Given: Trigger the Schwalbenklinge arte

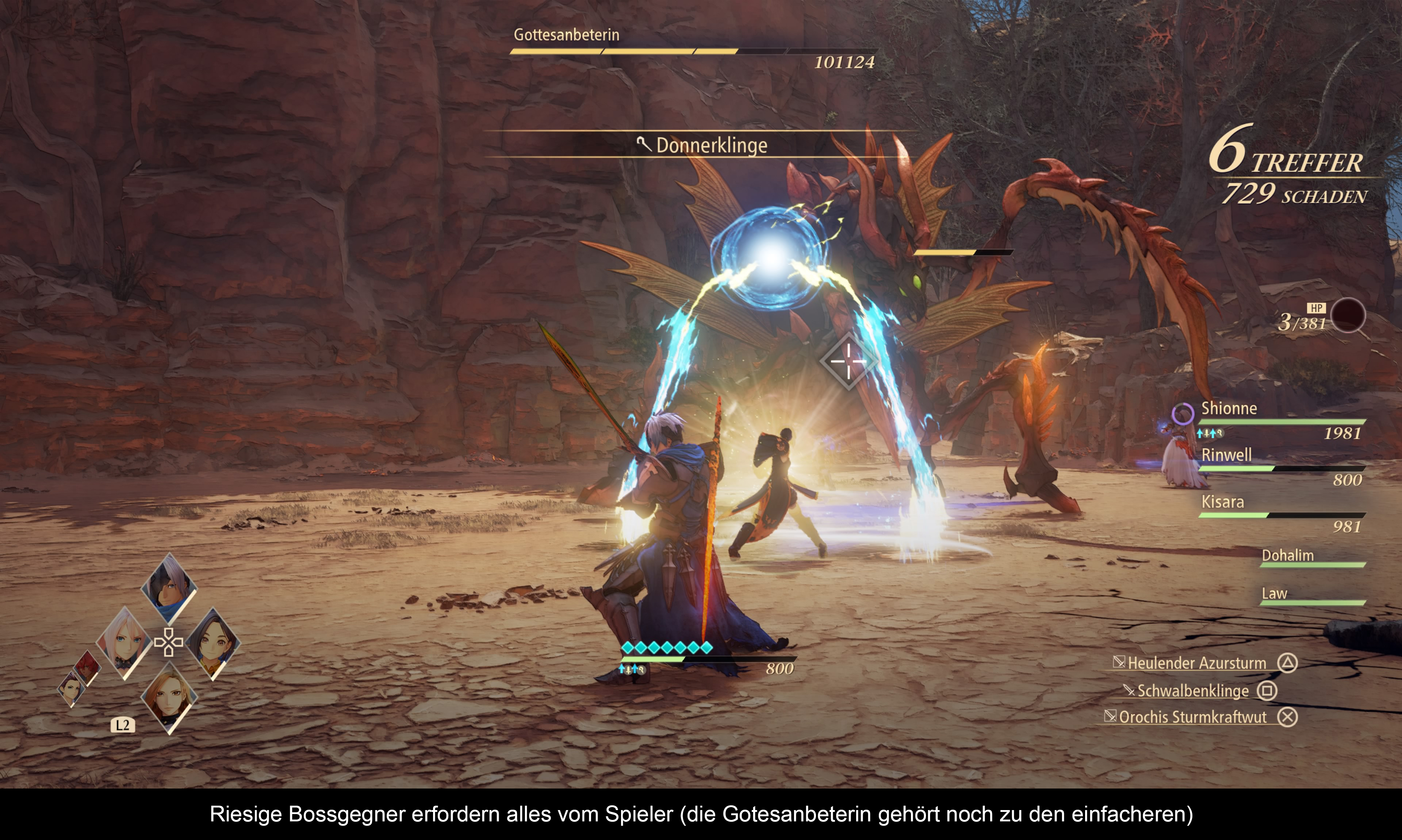Looking at the screenshot, I should coord(1192,691).
